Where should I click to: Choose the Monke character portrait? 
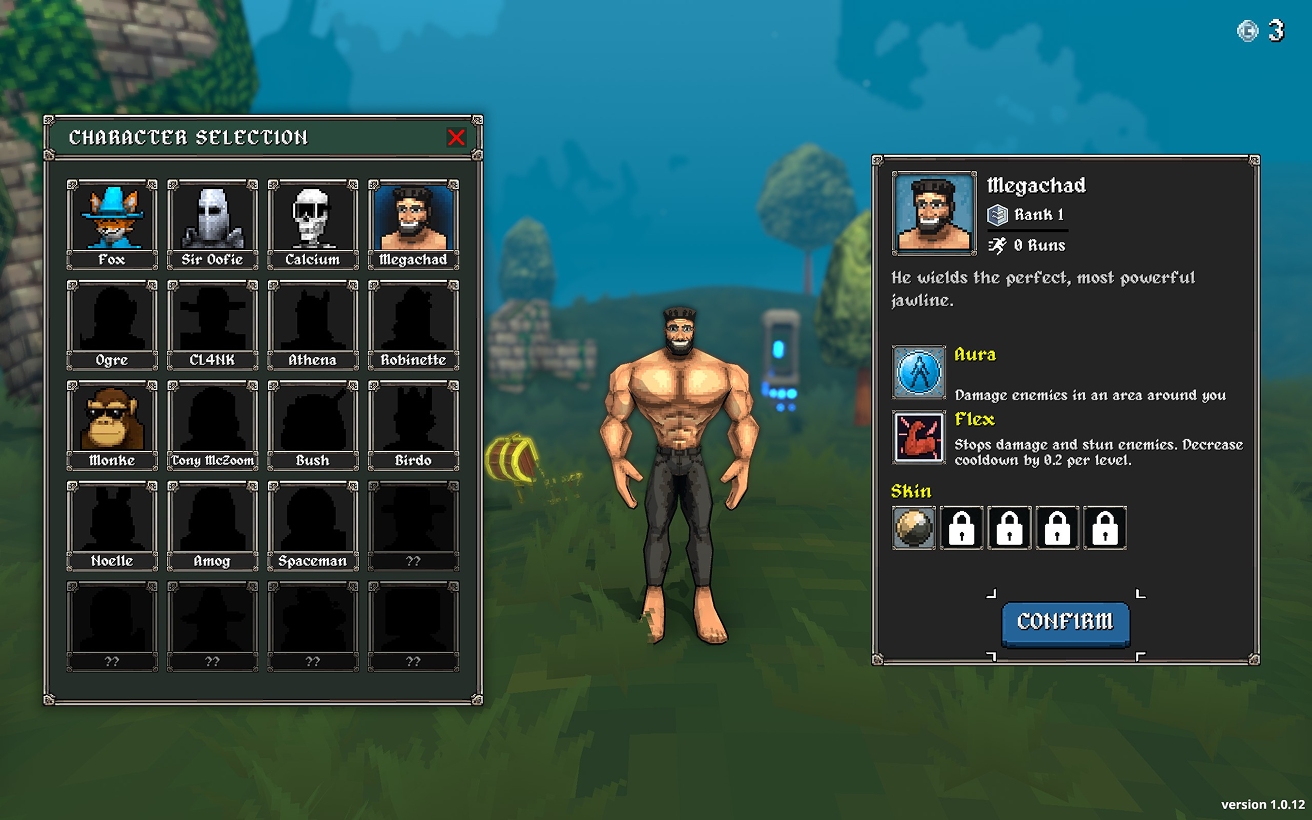112,423
